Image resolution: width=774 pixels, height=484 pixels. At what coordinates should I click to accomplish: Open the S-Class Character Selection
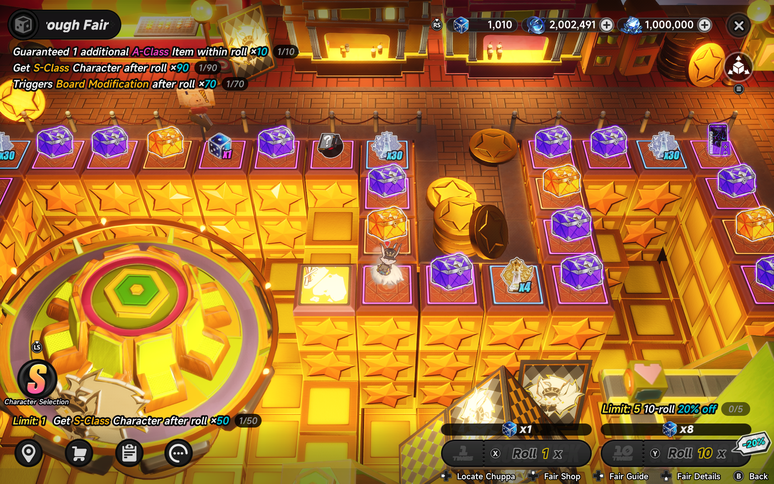coord(36,379)
